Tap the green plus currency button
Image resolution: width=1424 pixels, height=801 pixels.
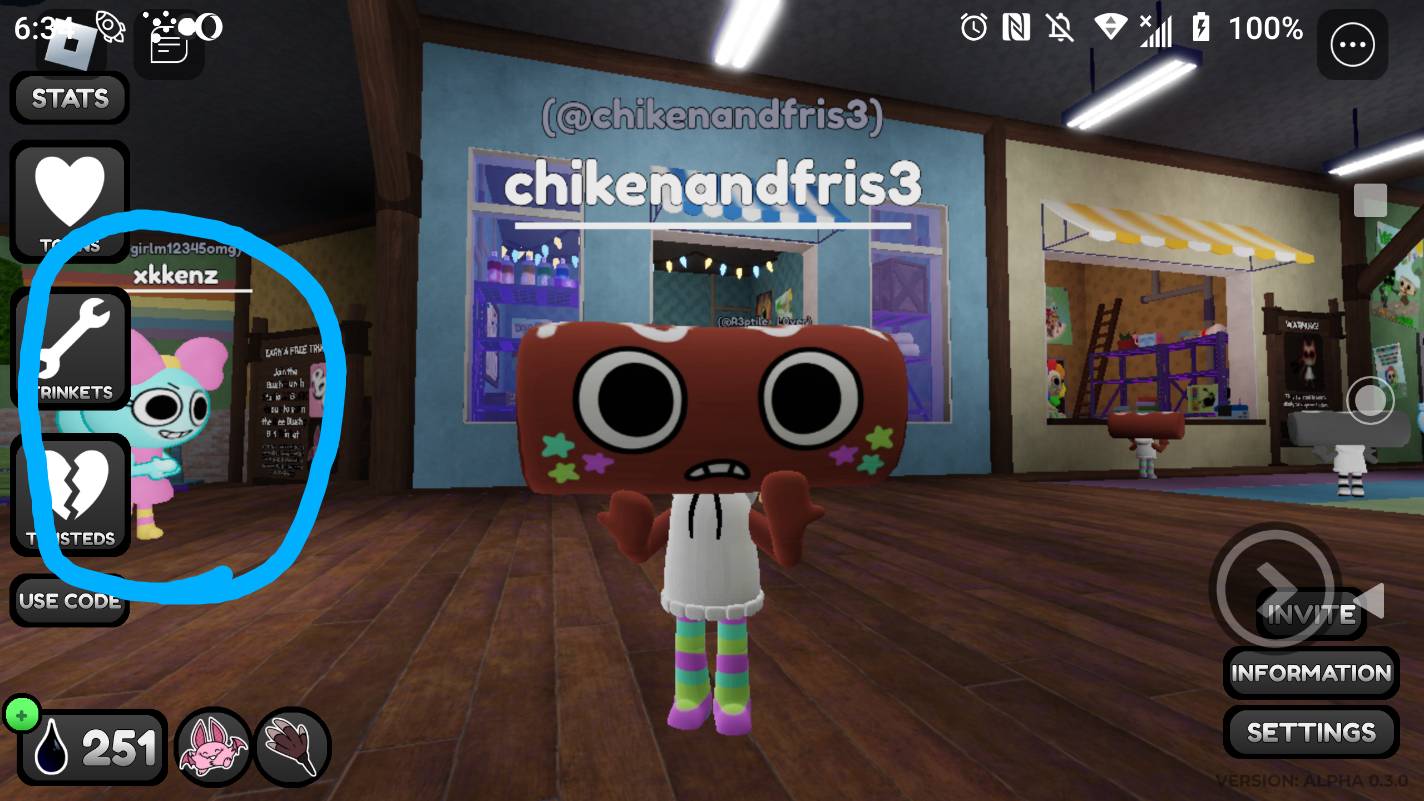point(22,714)
